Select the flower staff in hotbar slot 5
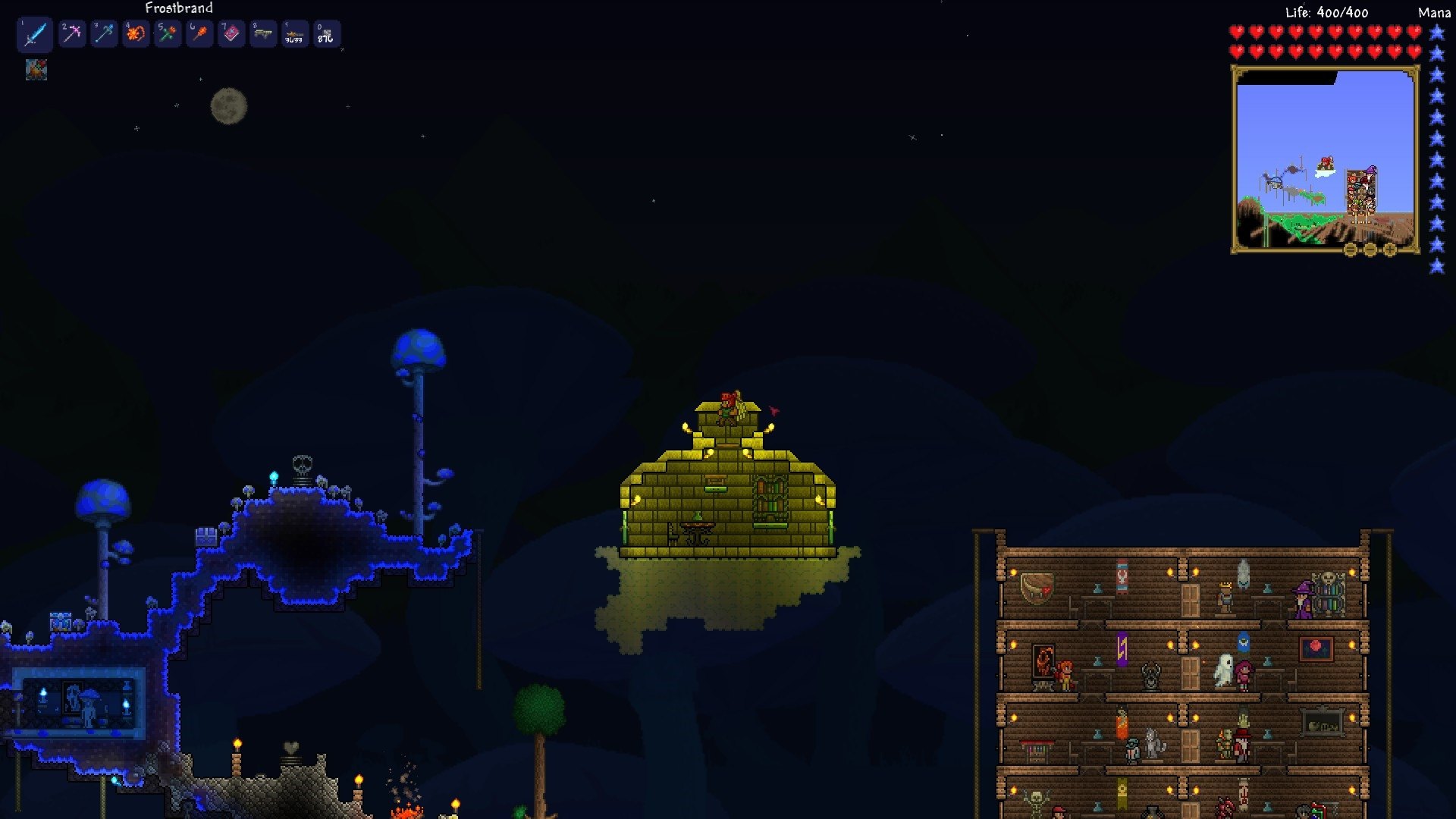Viewport: 1456px width, 819px height. coord(168,33)
